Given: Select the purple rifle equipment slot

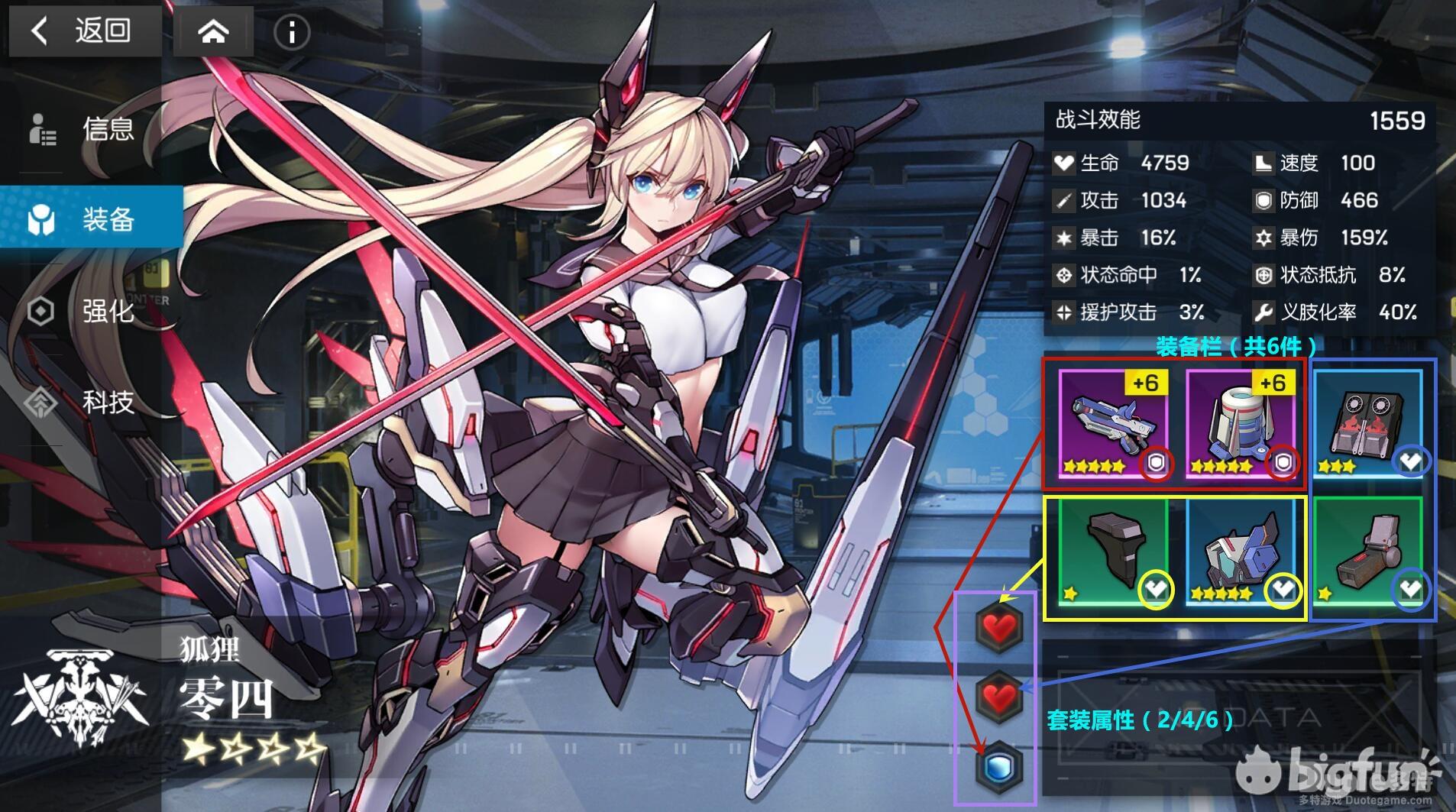Looking at the screenshot, I should [1113, 424].
